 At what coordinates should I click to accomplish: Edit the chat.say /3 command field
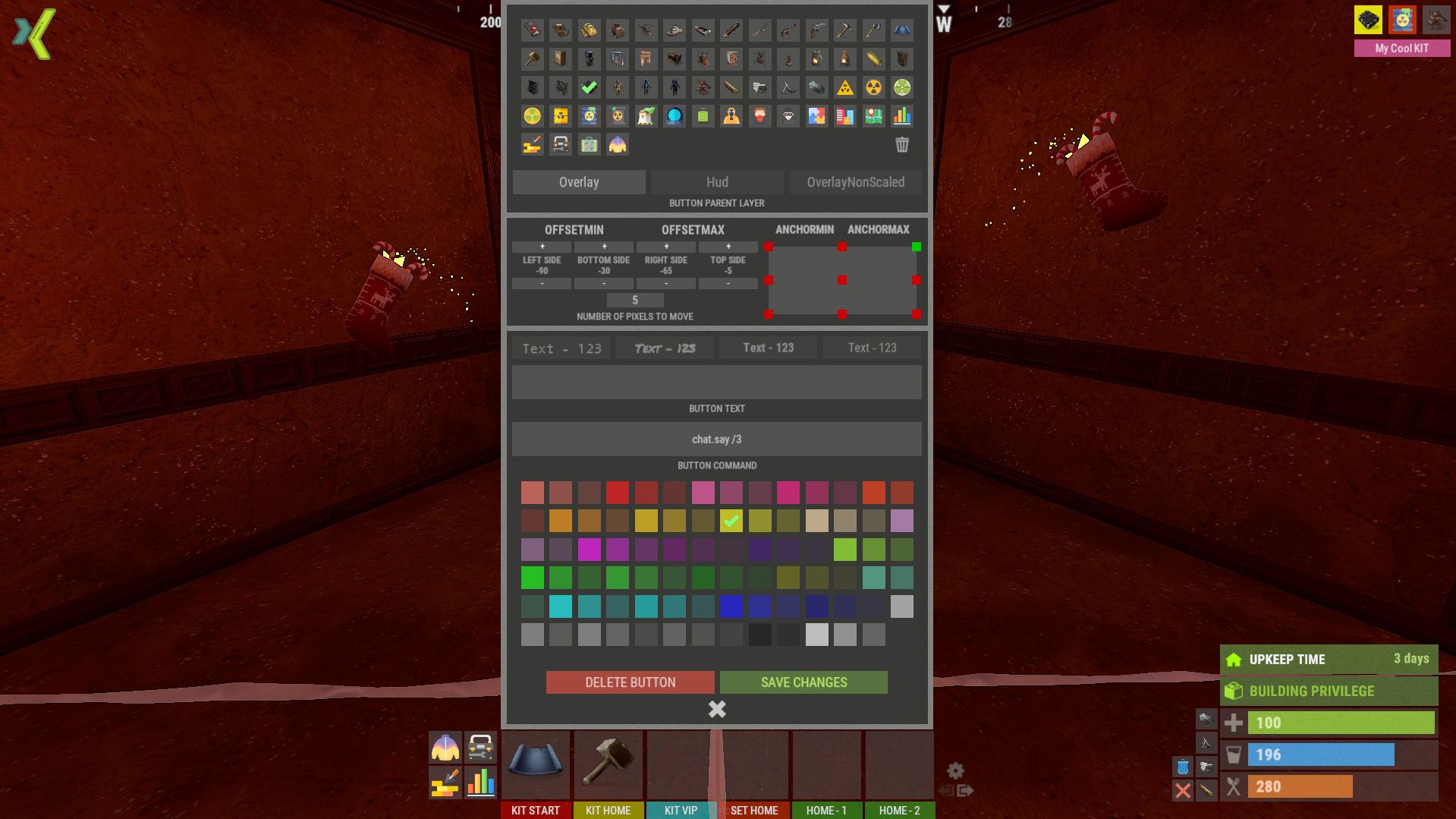717,439
